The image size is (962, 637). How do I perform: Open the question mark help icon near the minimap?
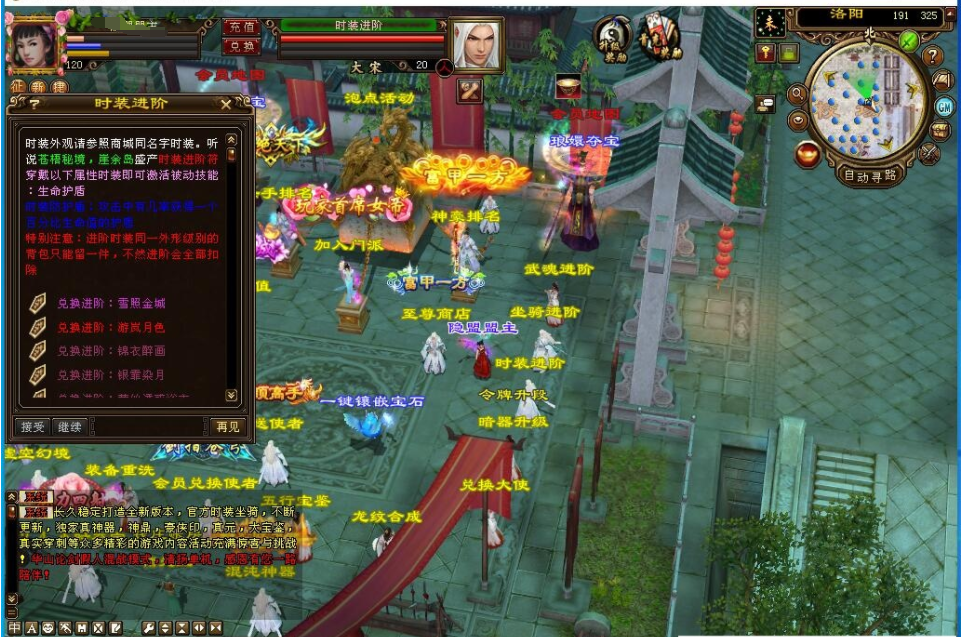click(x=932, y=56)
